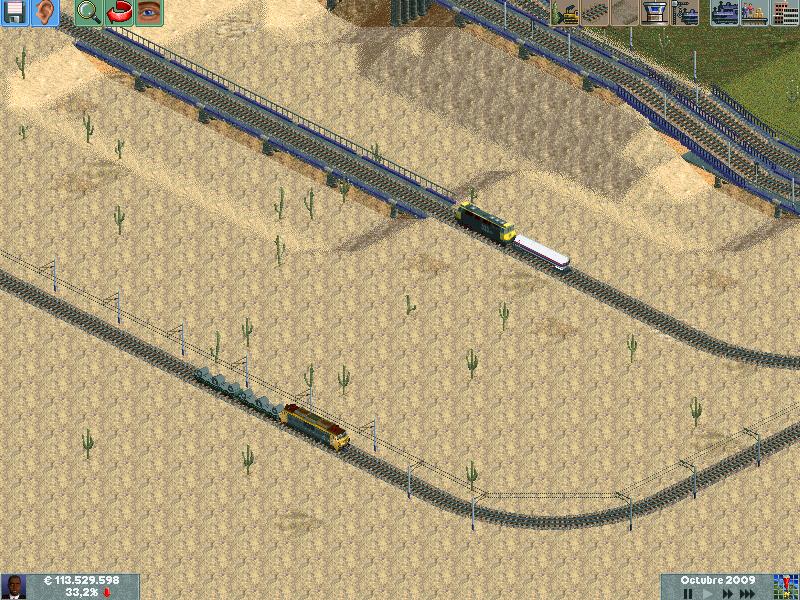Pause the game
800x600 pixels.
coord(688,594)
